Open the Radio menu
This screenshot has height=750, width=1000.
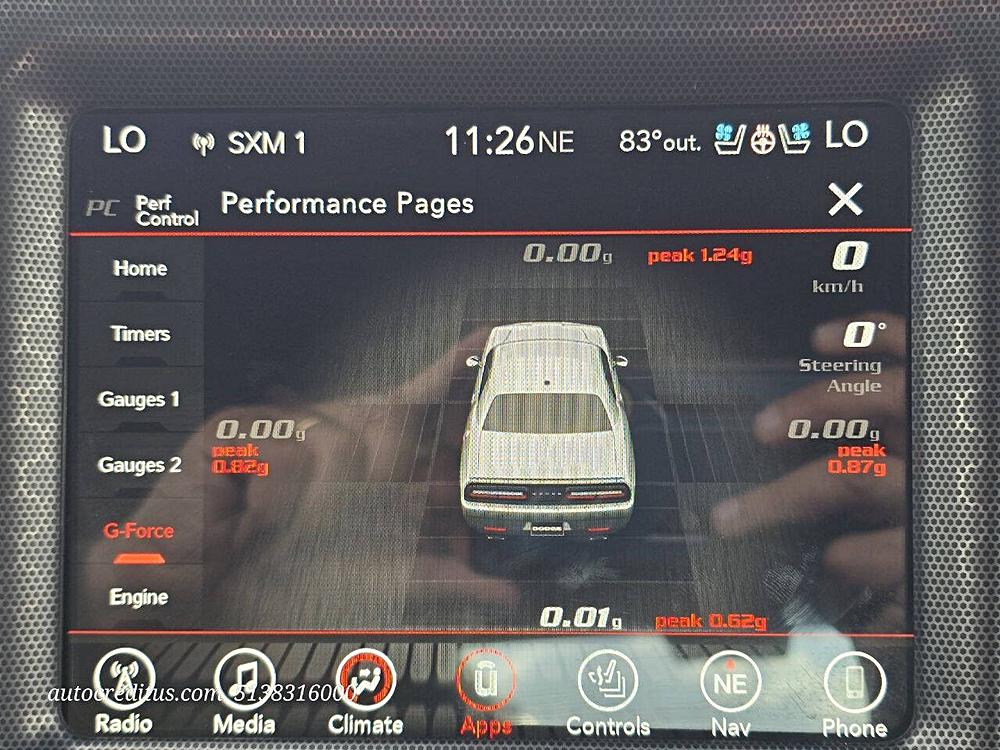point(125,692)
